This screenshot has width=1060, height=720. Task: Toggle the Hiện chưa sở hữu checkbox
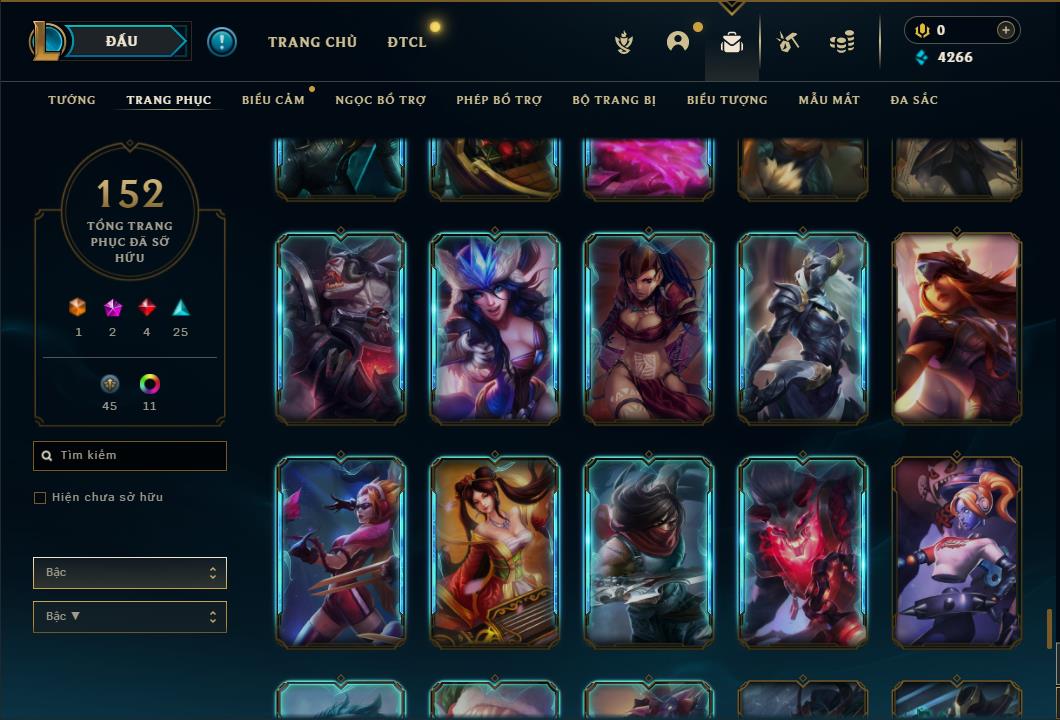point(40,498)
